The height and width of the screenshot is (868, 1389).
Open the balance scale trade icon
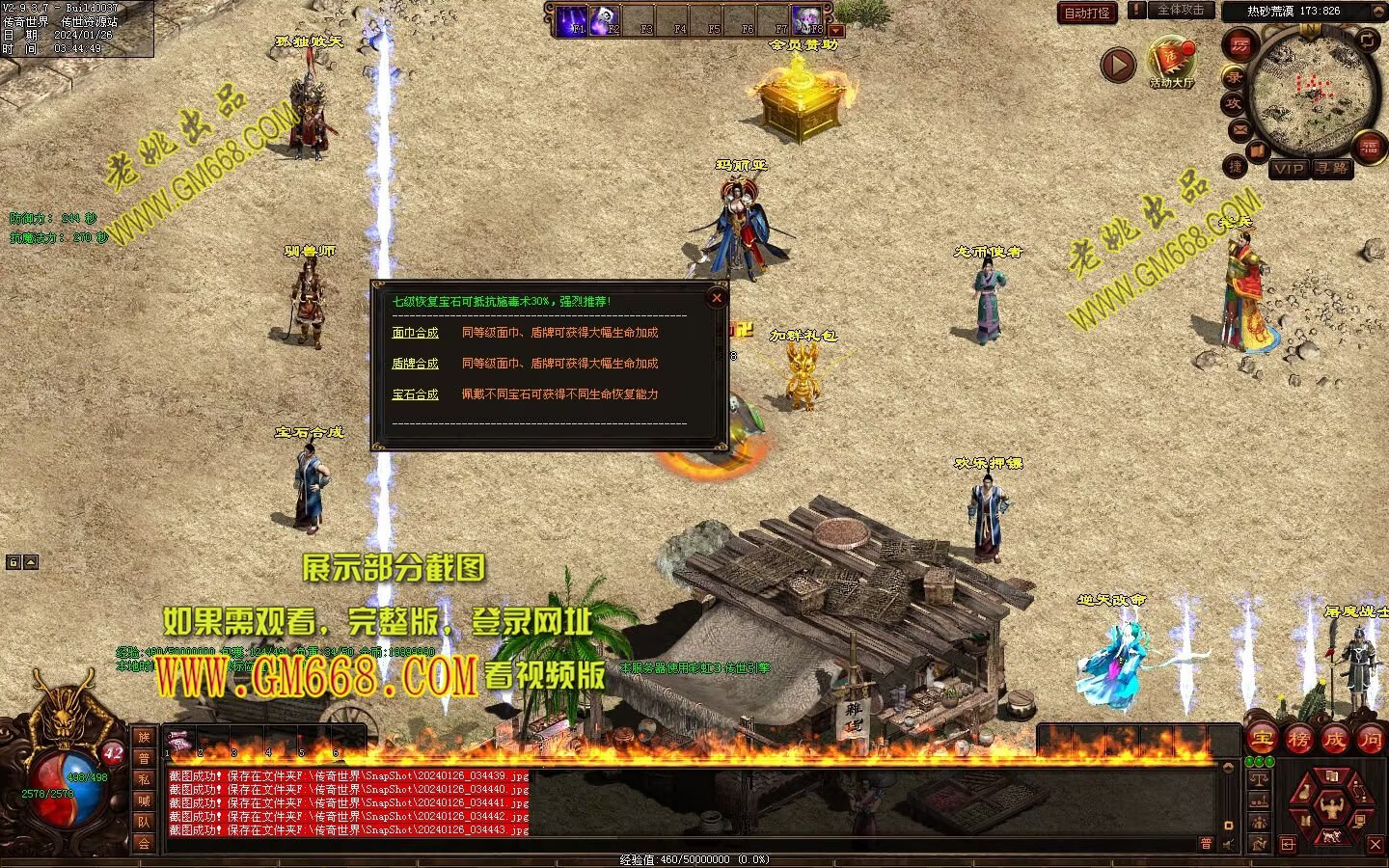point(1259,777)
